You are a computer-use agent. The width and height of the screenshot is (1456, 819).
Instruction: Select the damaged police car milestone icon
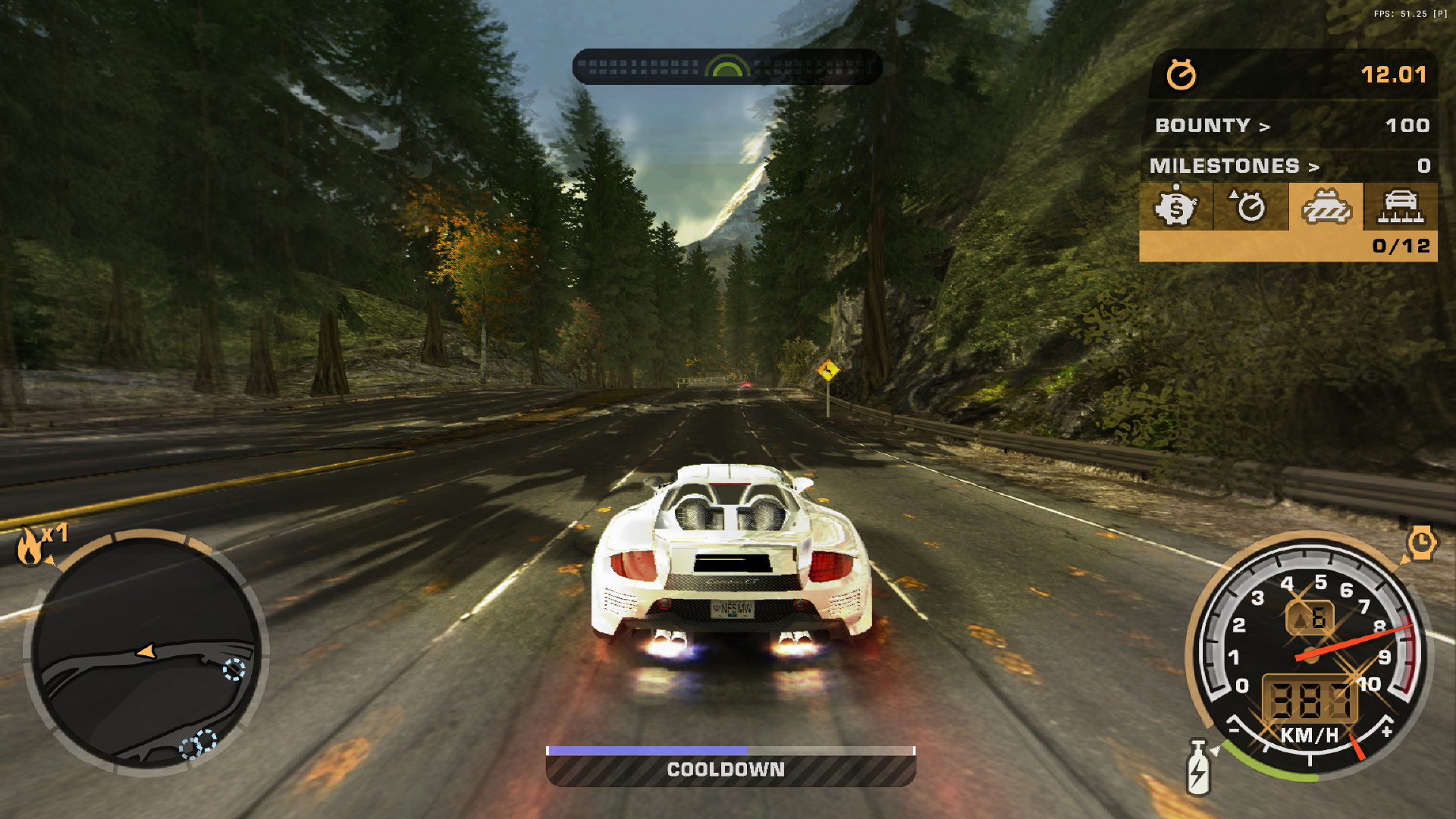tap(1326, 206)
